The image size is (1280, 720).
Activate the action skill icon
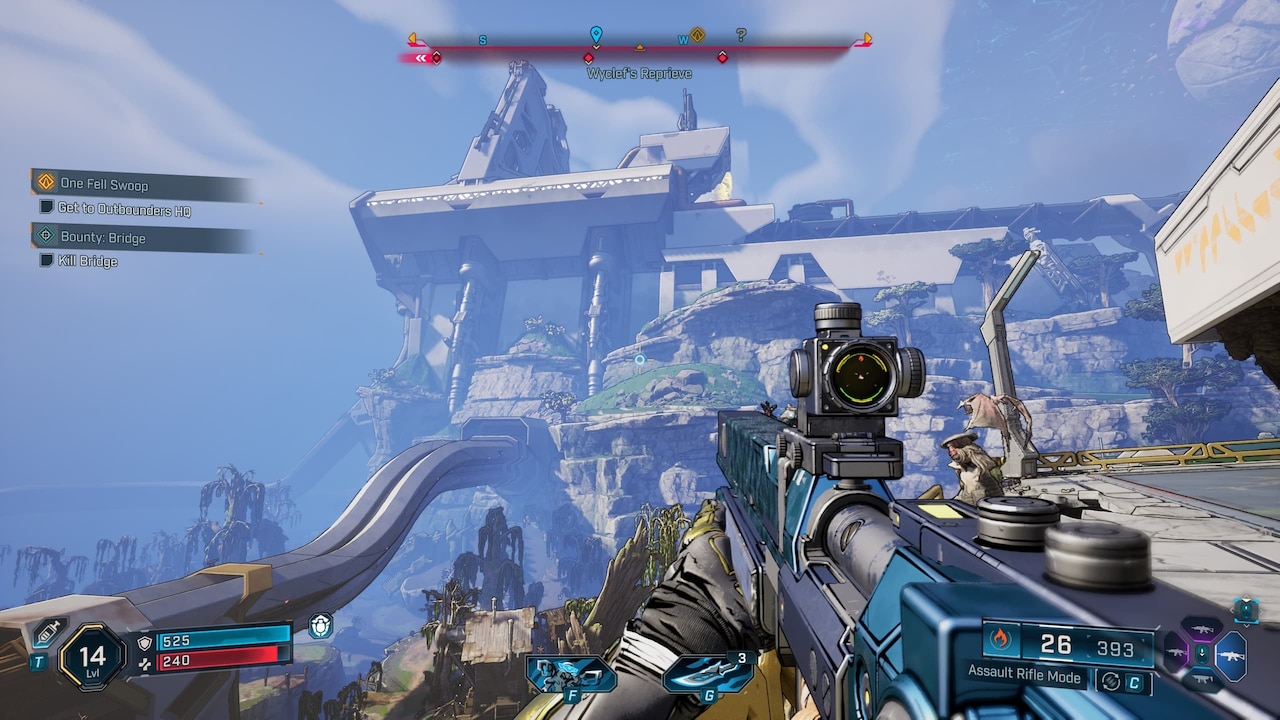571,673
